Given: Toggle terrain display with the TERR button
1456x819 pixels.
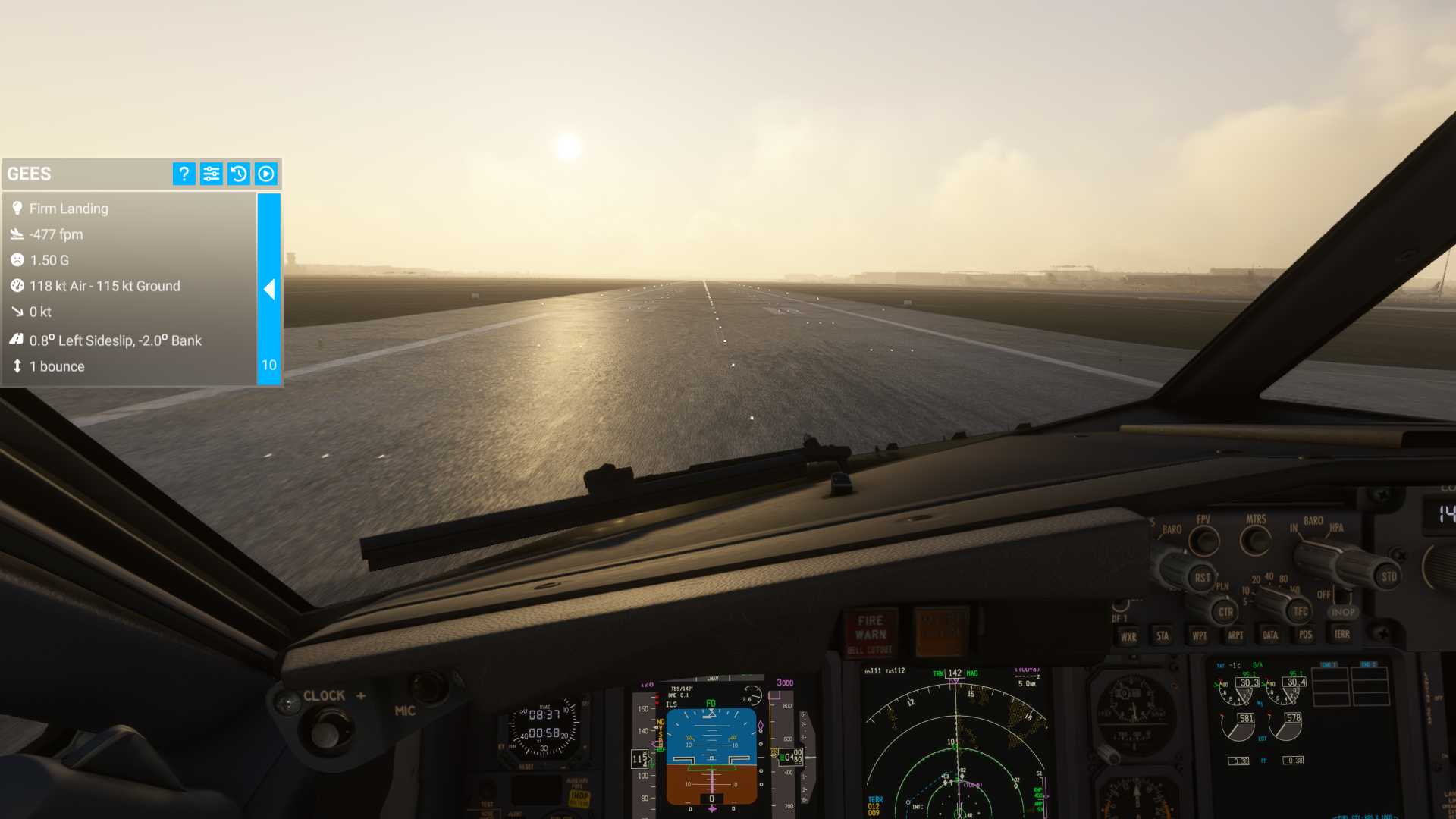Looking at the screenshot, I should tap(1341, 635).
